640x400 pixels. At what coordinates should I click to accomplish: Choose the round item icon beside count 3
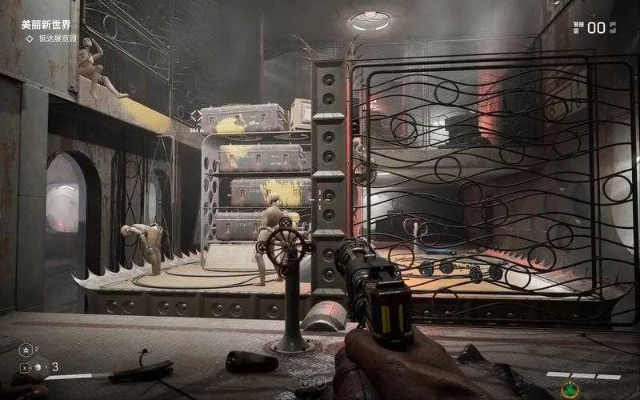pyautogui.click(x=38, y=367)
